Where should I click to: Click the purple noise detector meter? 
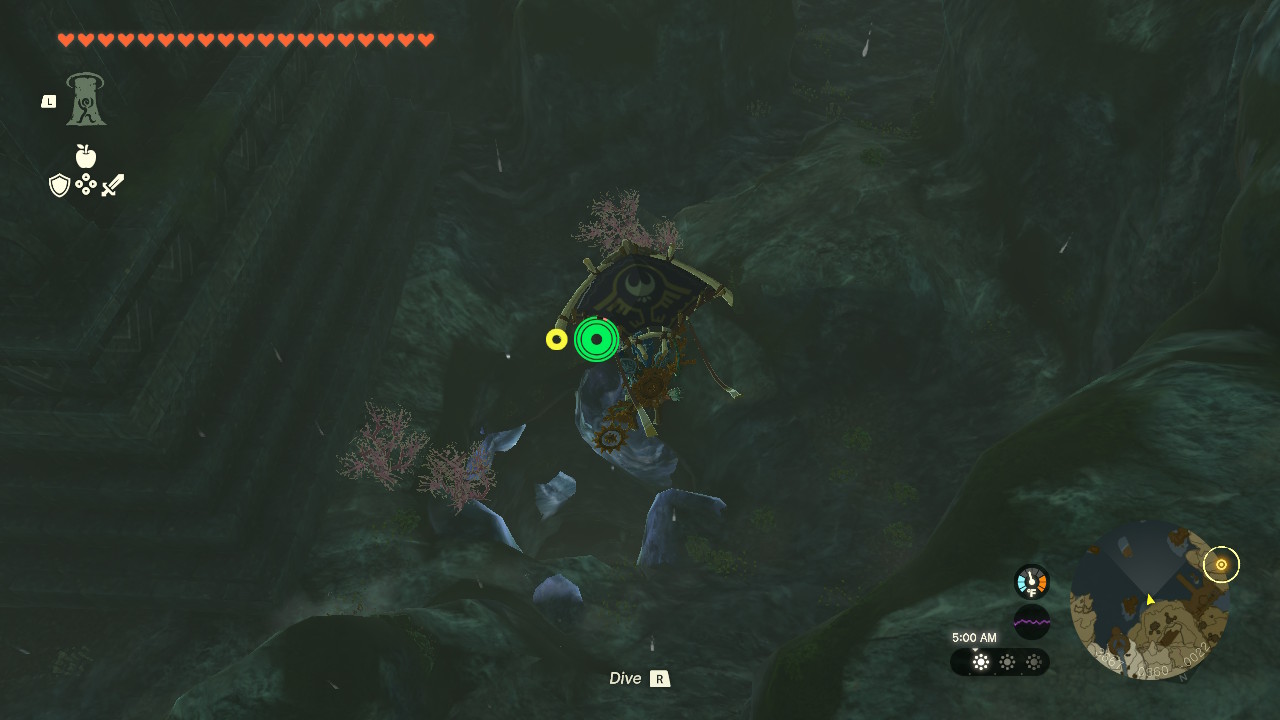(x=1030, y=621)
